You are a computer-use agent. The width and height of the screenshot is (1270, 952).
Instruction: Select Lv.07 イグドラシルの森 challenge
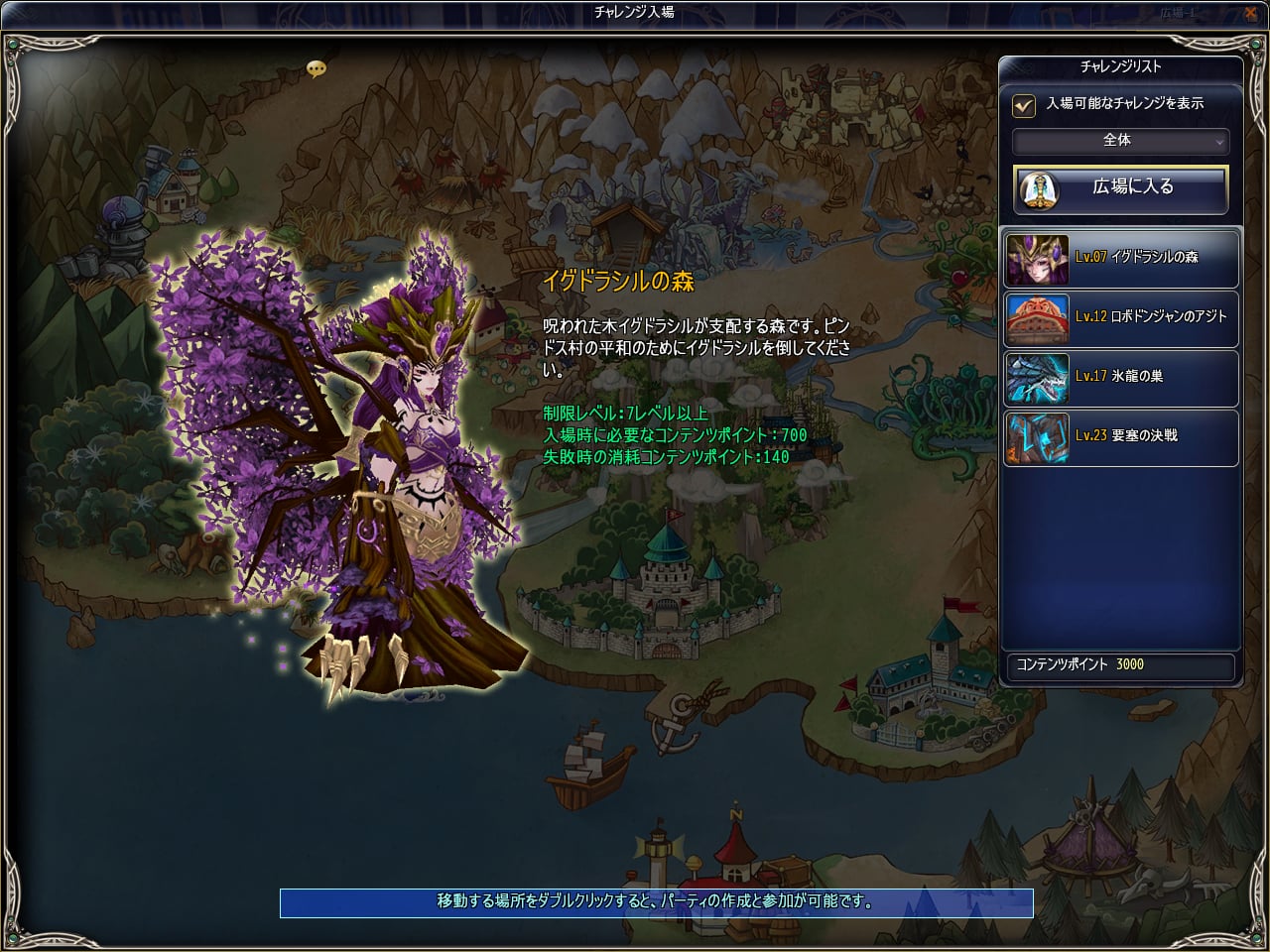(x=1120, y=258)
